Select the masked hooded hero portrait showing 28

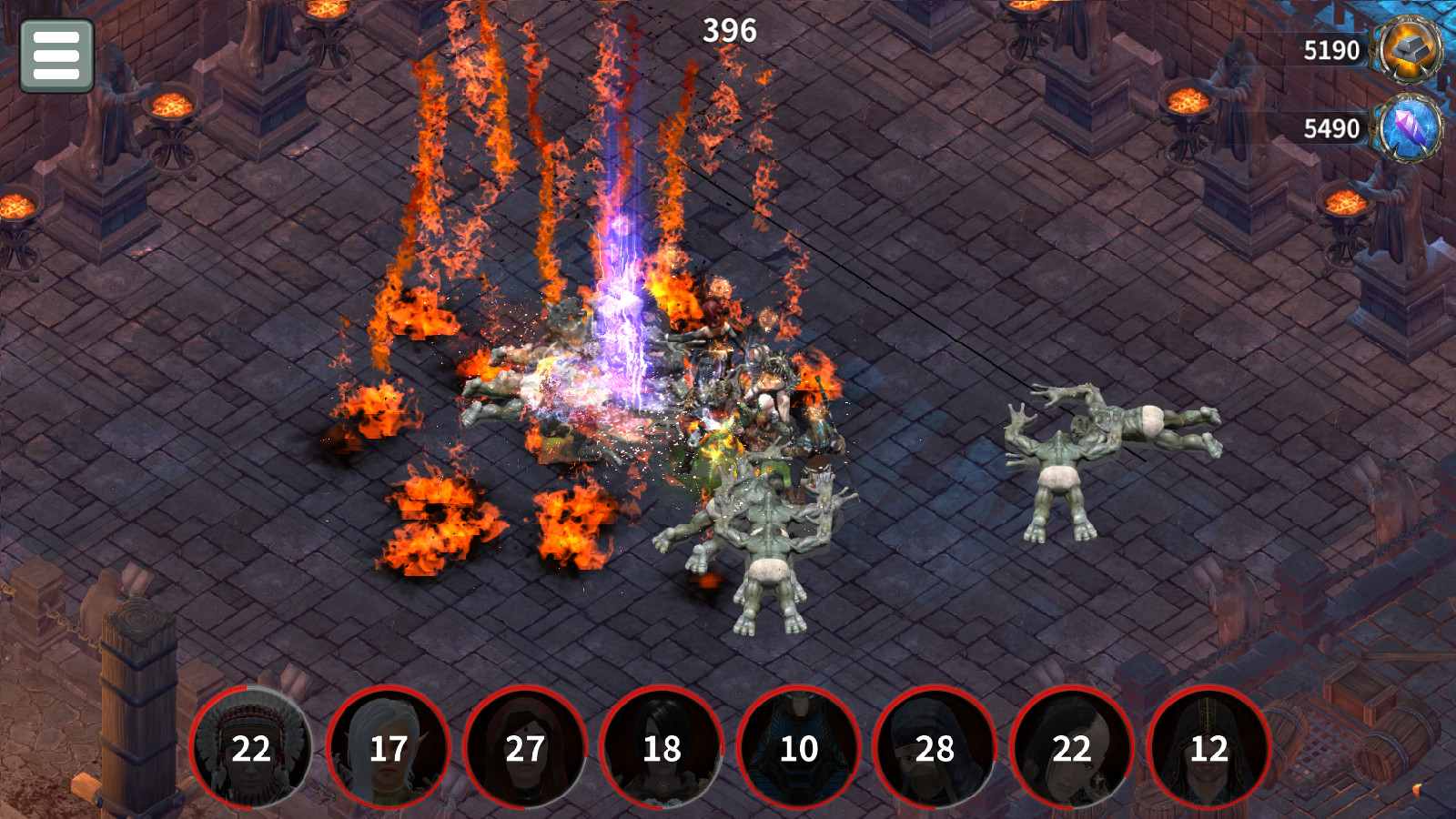pos(935,750)
